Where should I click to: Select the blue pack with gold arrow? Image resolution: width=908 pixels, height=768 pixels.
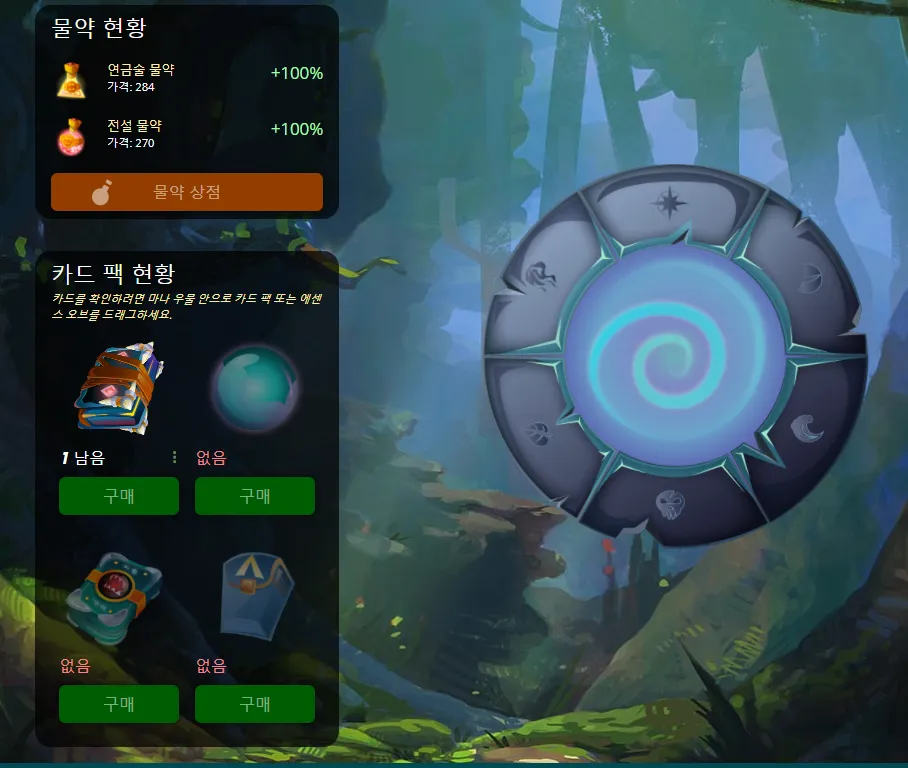pos(254,597)
